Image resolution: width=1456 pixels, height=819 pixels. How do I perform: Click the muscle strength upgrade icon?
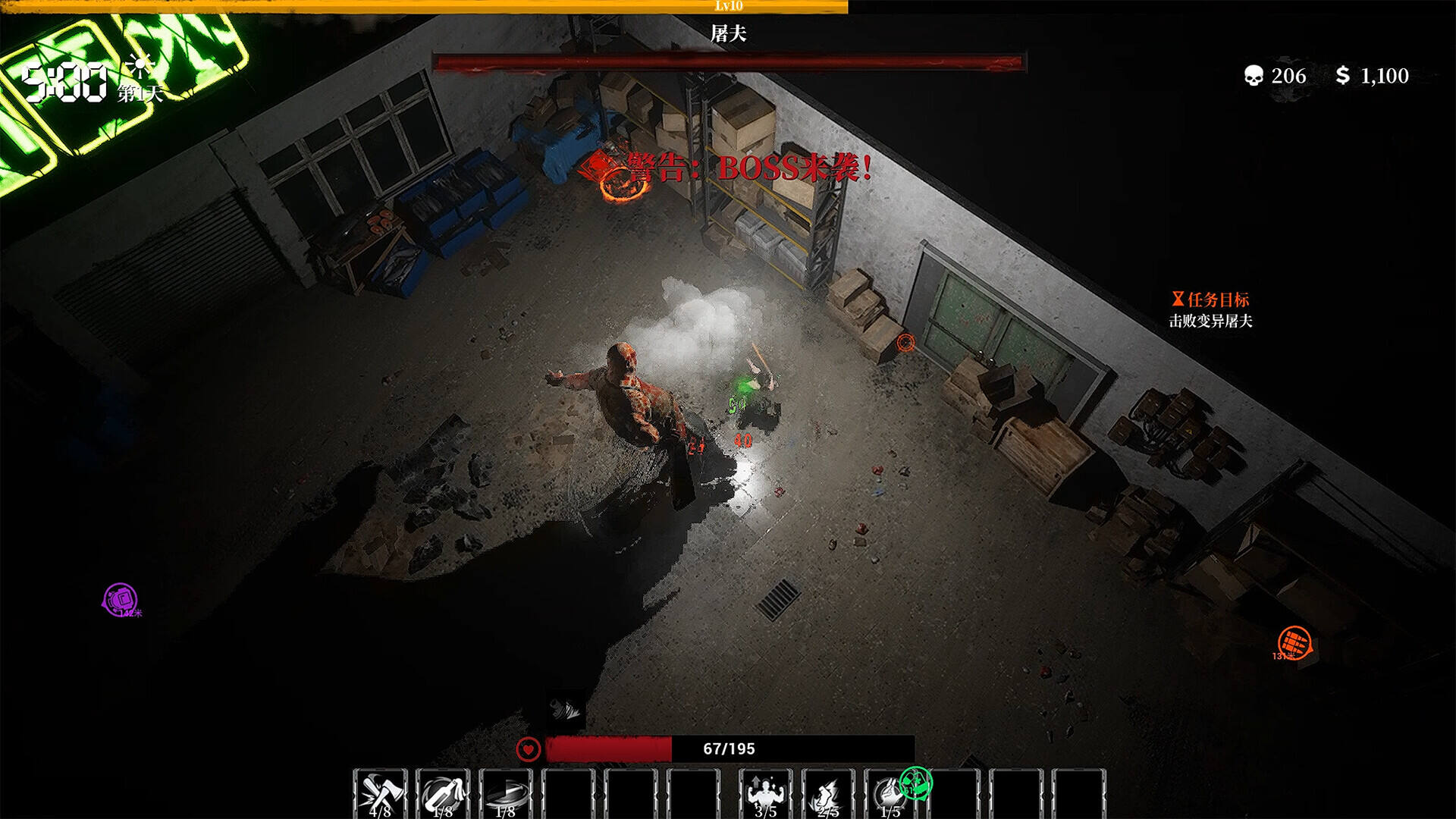pos(765,794)
